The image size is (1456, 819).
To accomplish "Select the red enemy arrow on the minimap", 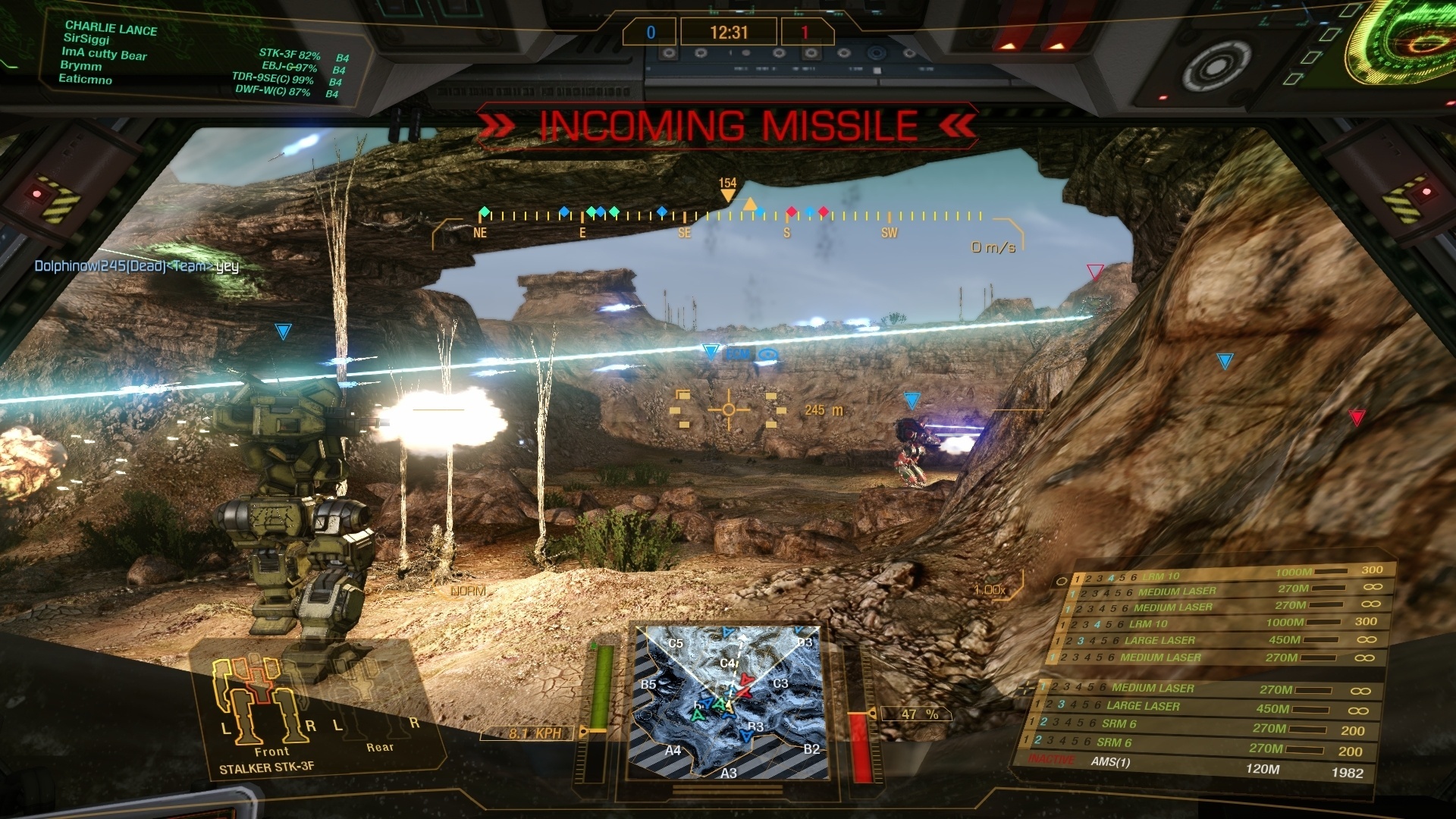I will click(x=745, y=680).
